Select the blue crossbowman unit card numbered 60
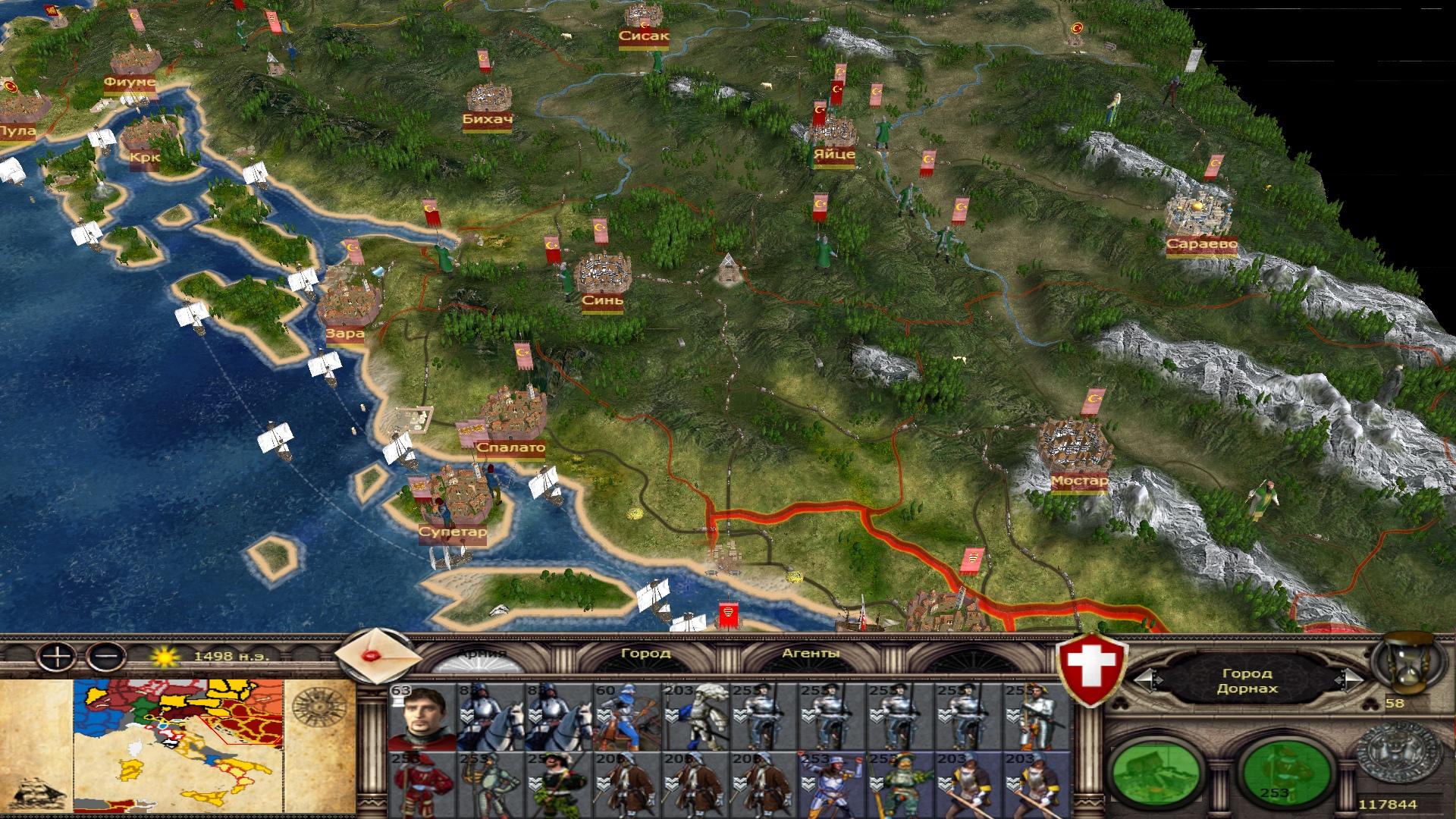Image resolution: width=1456 pixels, height=819 pixels. 626,717
